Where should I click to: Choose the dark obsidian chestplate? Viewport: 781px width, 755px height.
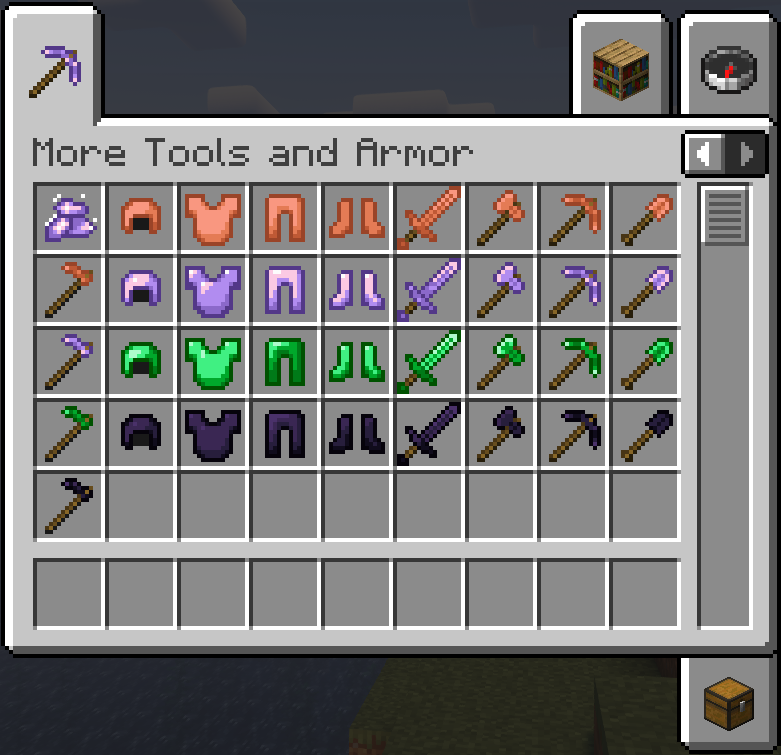(214, 434)
